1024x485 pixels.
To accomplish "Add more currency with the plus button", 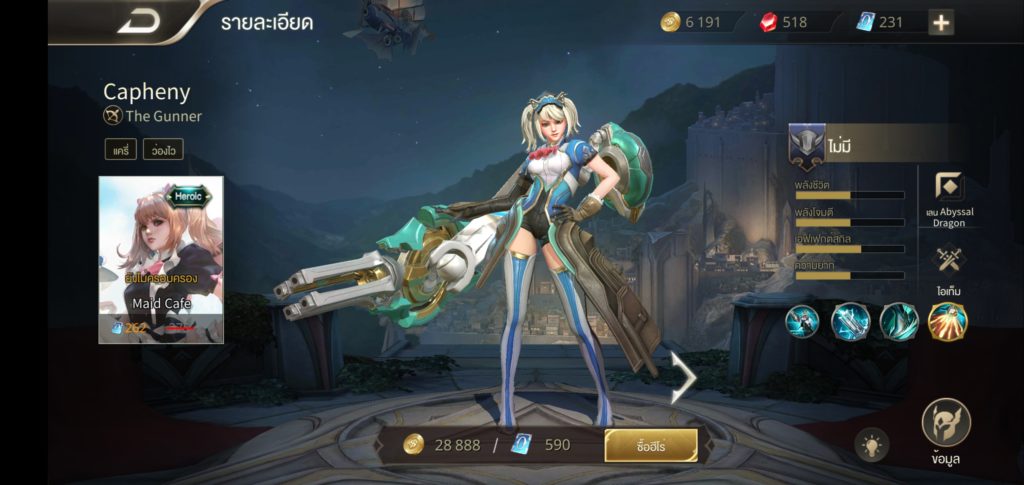I will click(940, 22).
